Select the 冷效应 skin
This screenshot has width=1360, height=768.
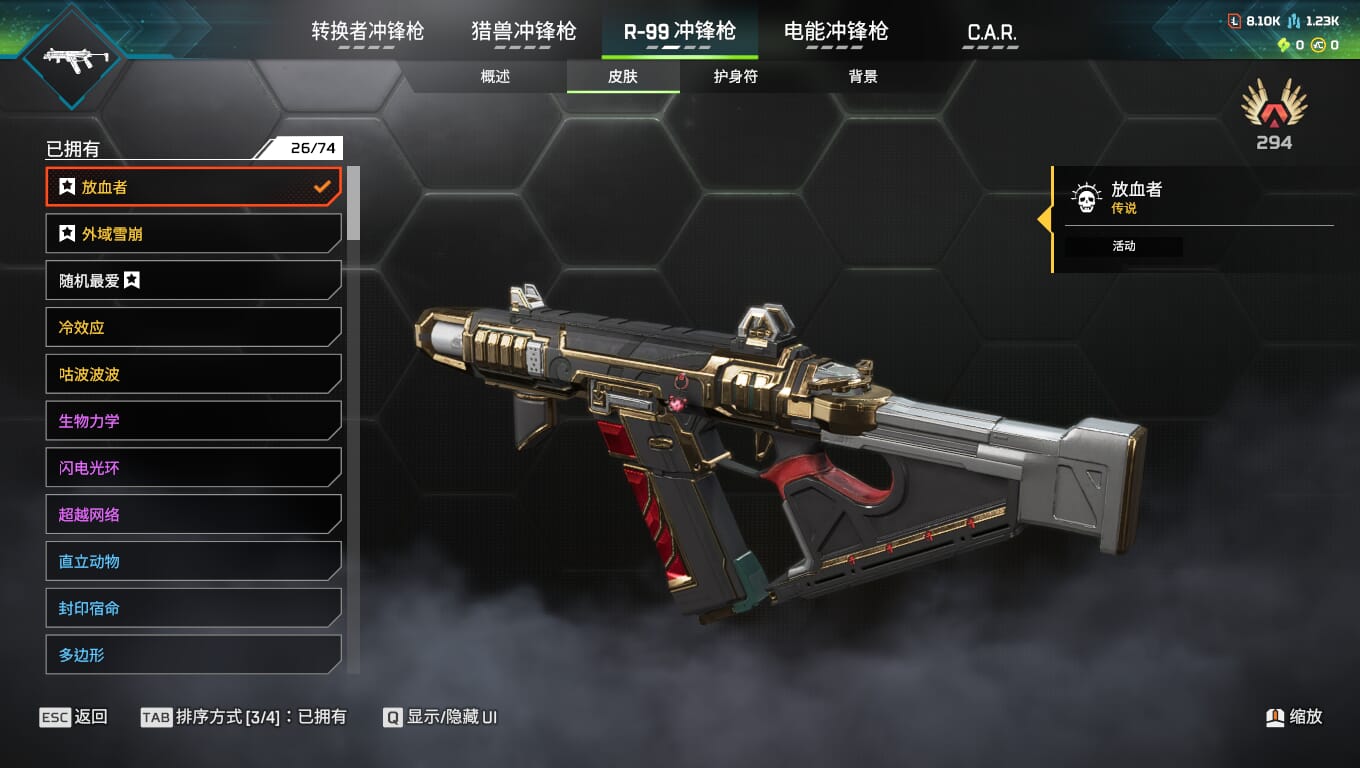(x=193, y=327)
